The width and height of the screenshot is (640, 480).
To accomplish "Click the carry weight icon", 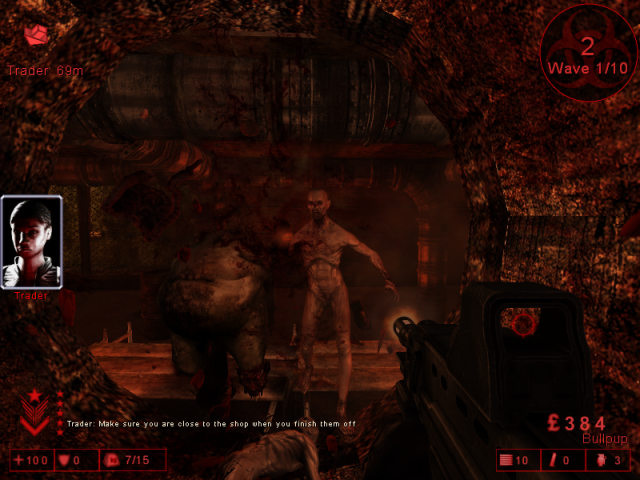I will pos(112,460).
